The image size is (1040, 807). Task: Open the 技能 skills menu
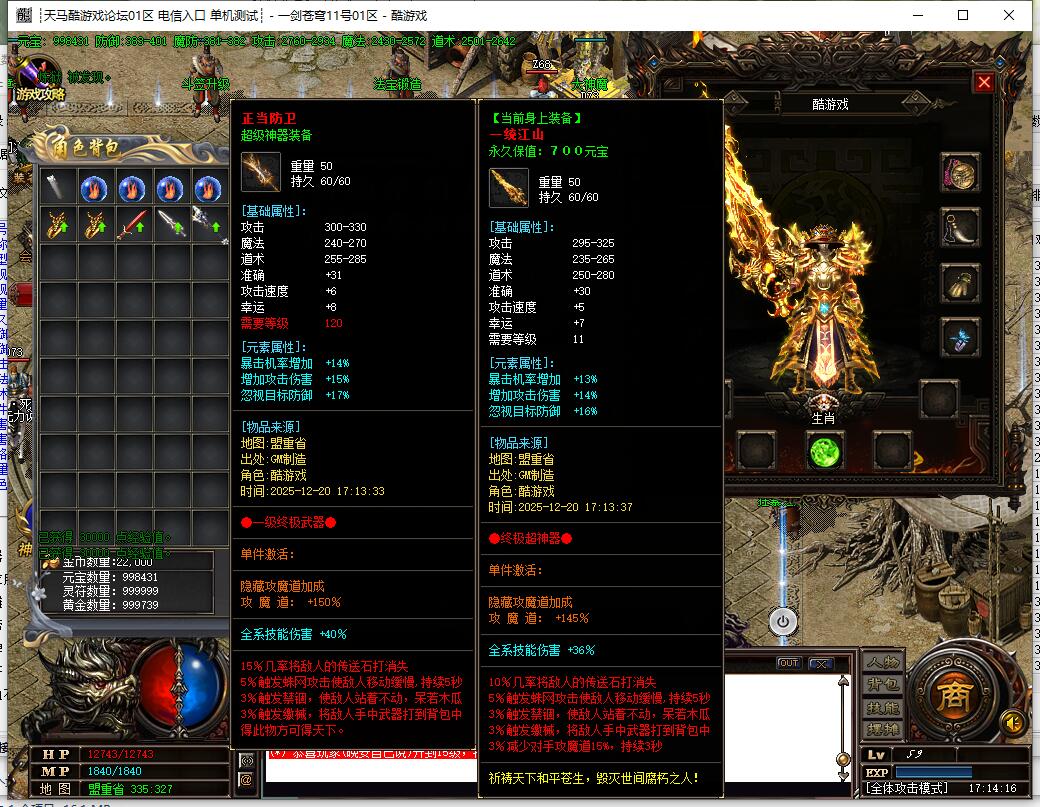pos(883,708)
